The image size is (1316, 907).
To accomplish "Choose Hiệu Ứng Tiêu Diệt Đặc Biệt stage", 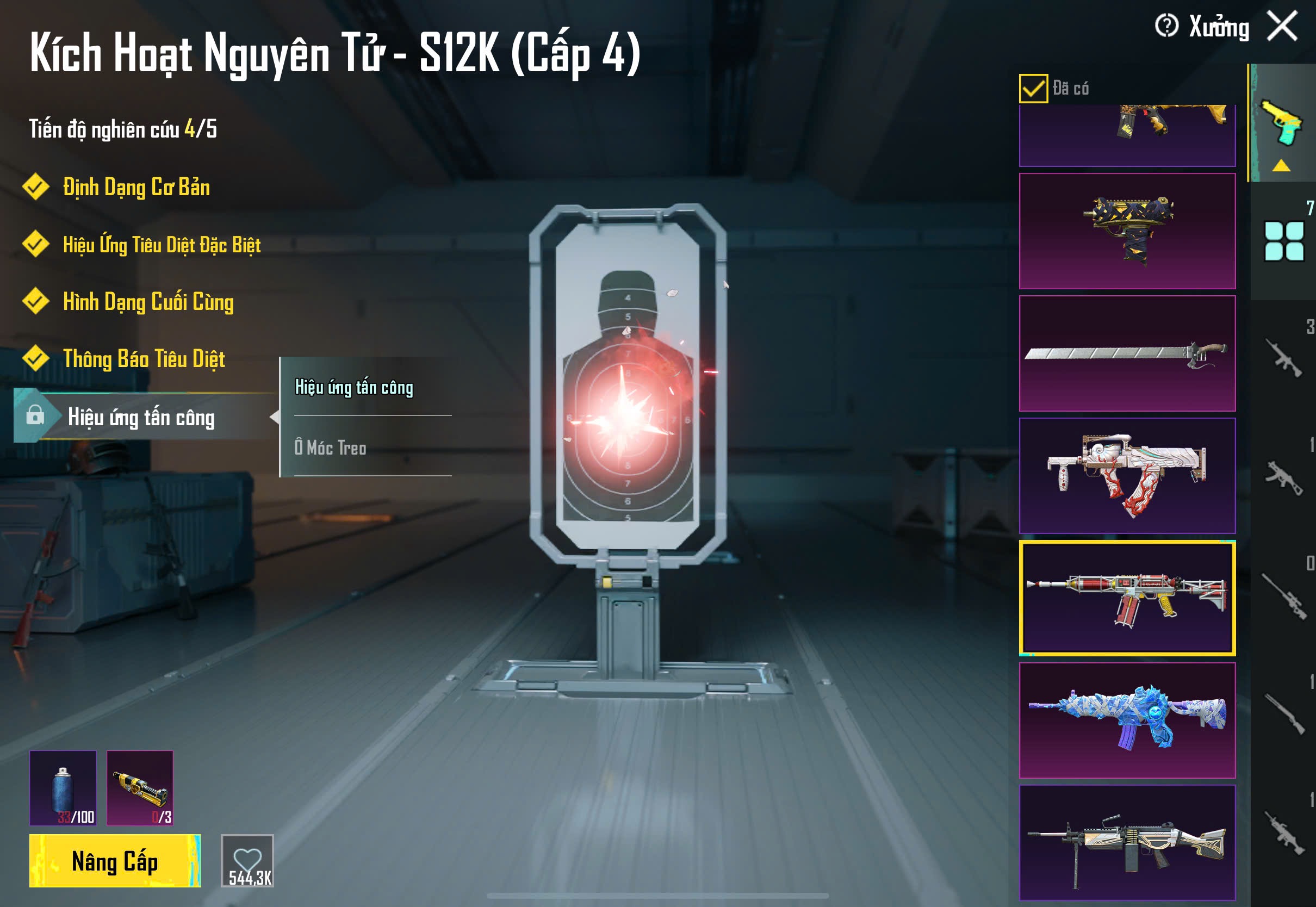I will click(x=162, y=245).
